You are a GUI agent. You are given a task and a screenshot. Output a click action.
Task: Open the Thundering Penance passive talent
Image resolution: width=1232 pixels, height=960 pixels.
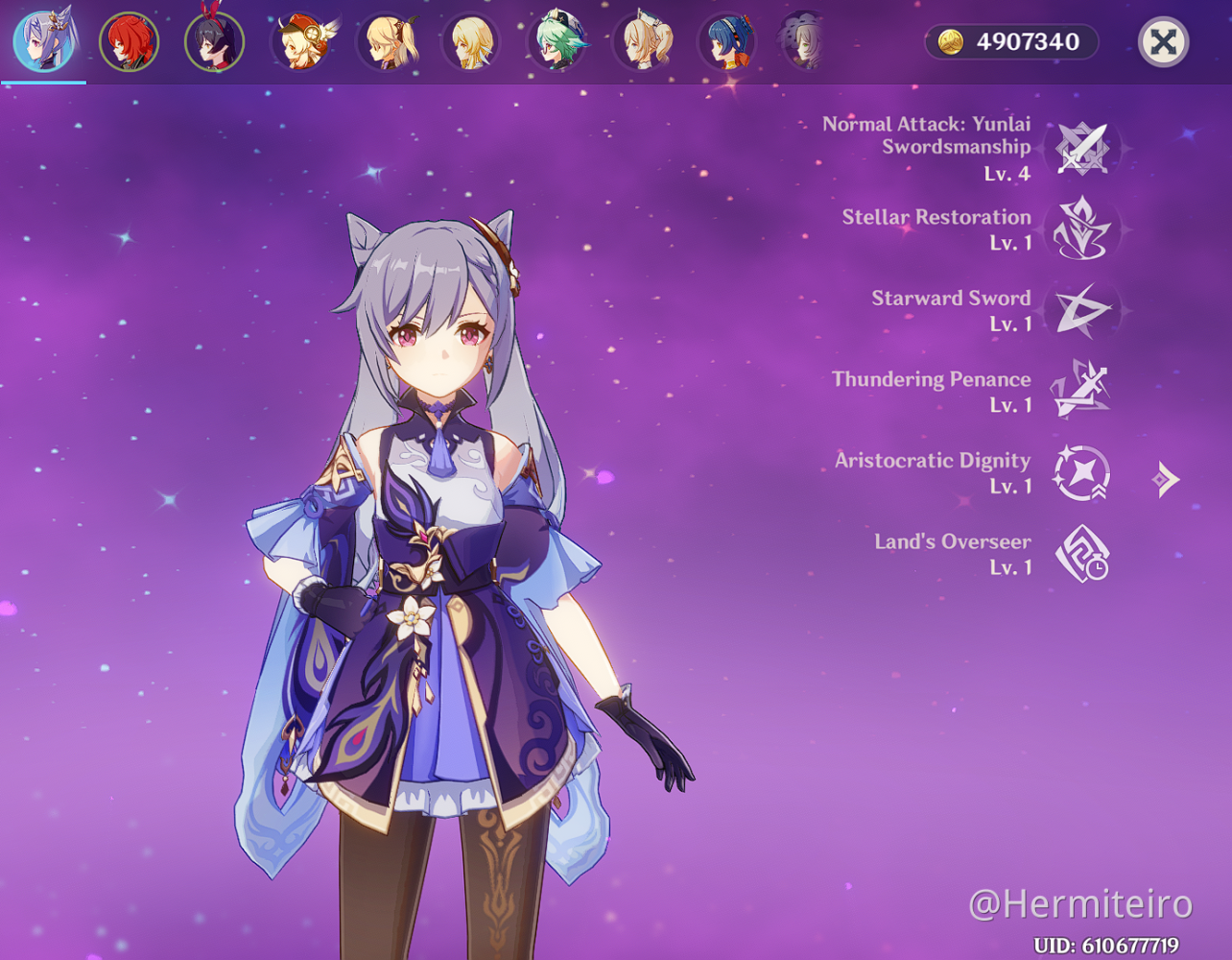click(1082, 392)
